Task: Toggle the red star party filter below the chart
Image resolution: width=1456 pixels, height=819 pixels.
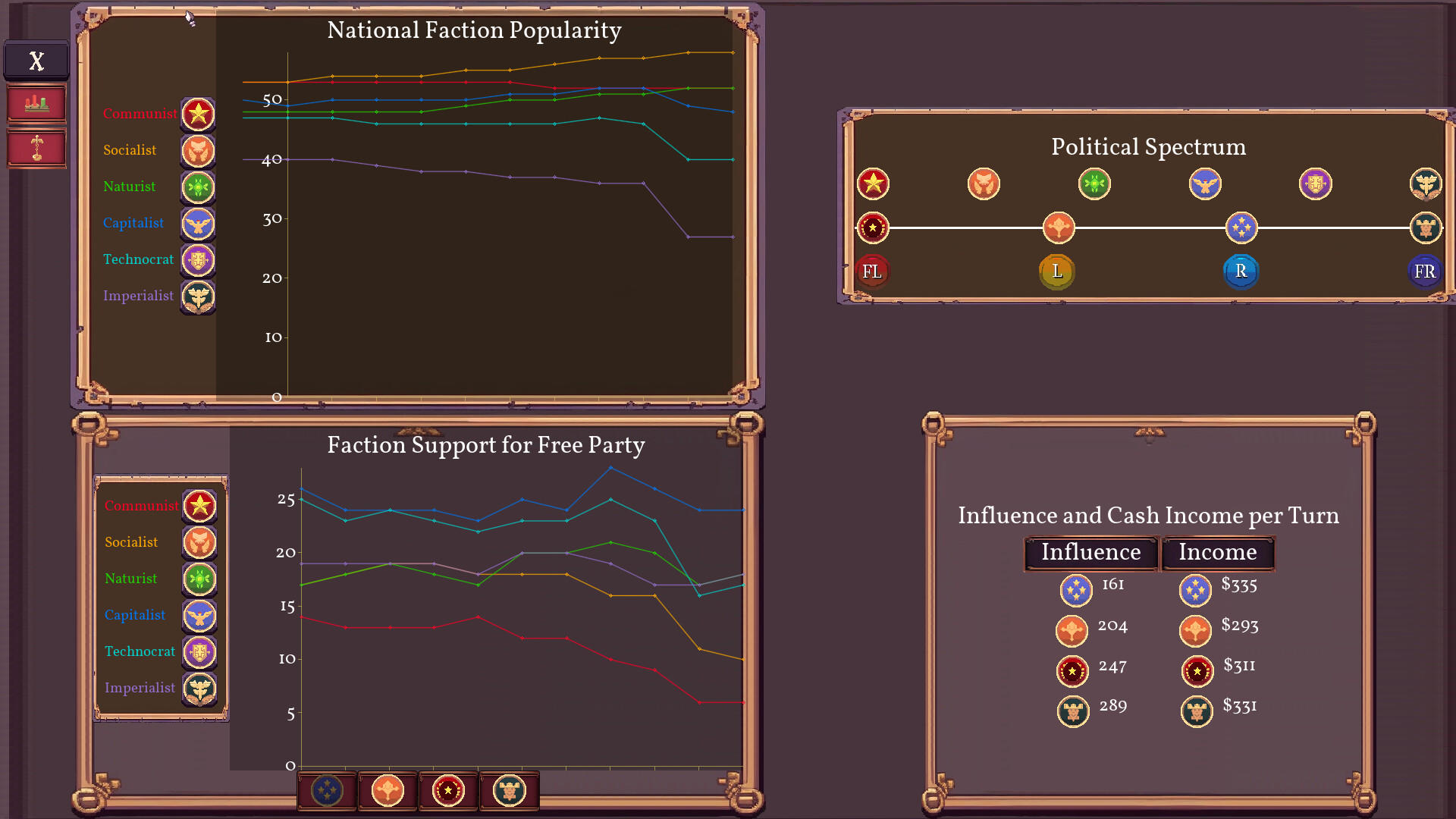Action: pos(448,790)
